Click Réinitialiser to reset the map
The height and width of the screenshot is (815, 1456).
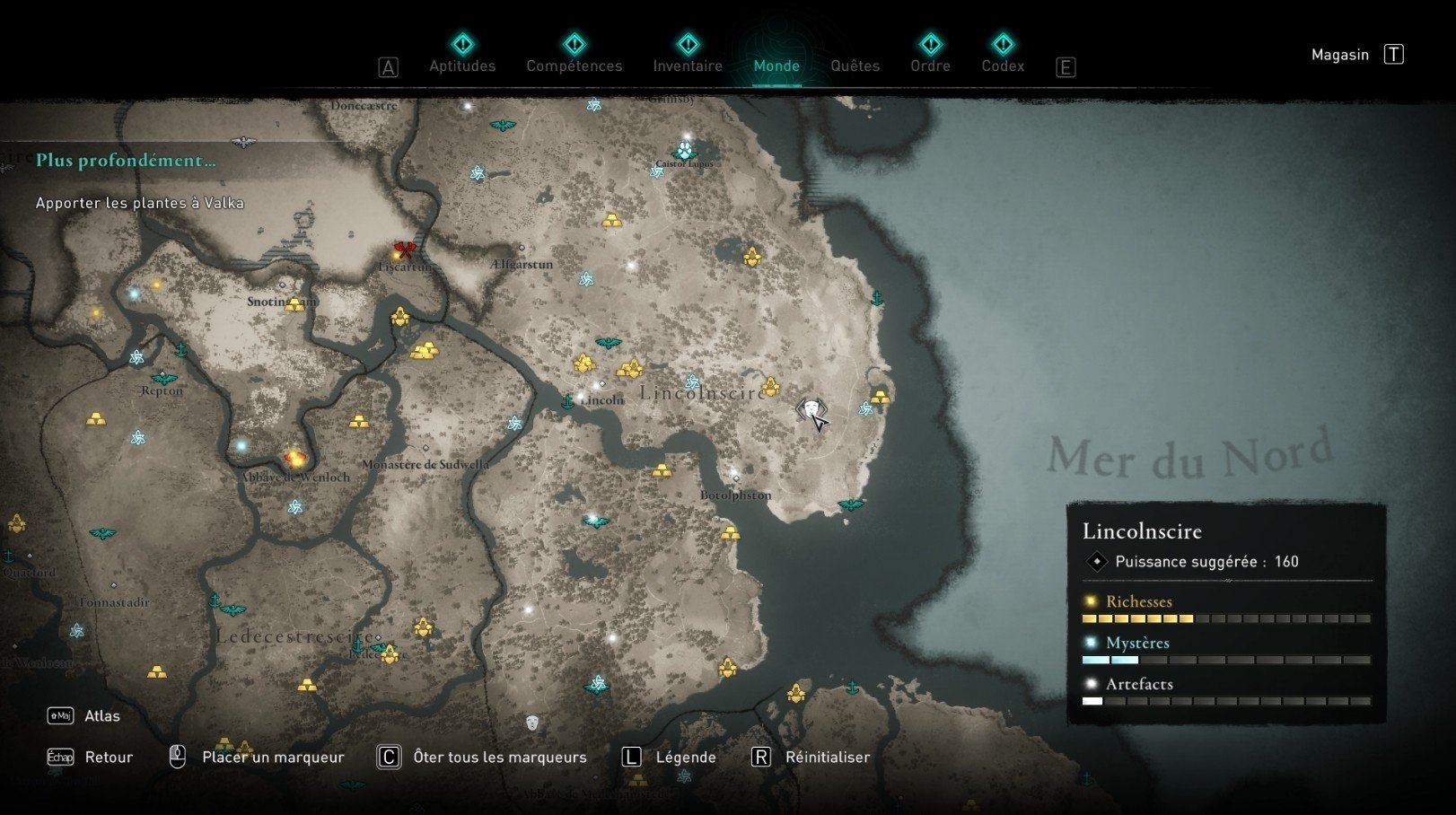827,757
